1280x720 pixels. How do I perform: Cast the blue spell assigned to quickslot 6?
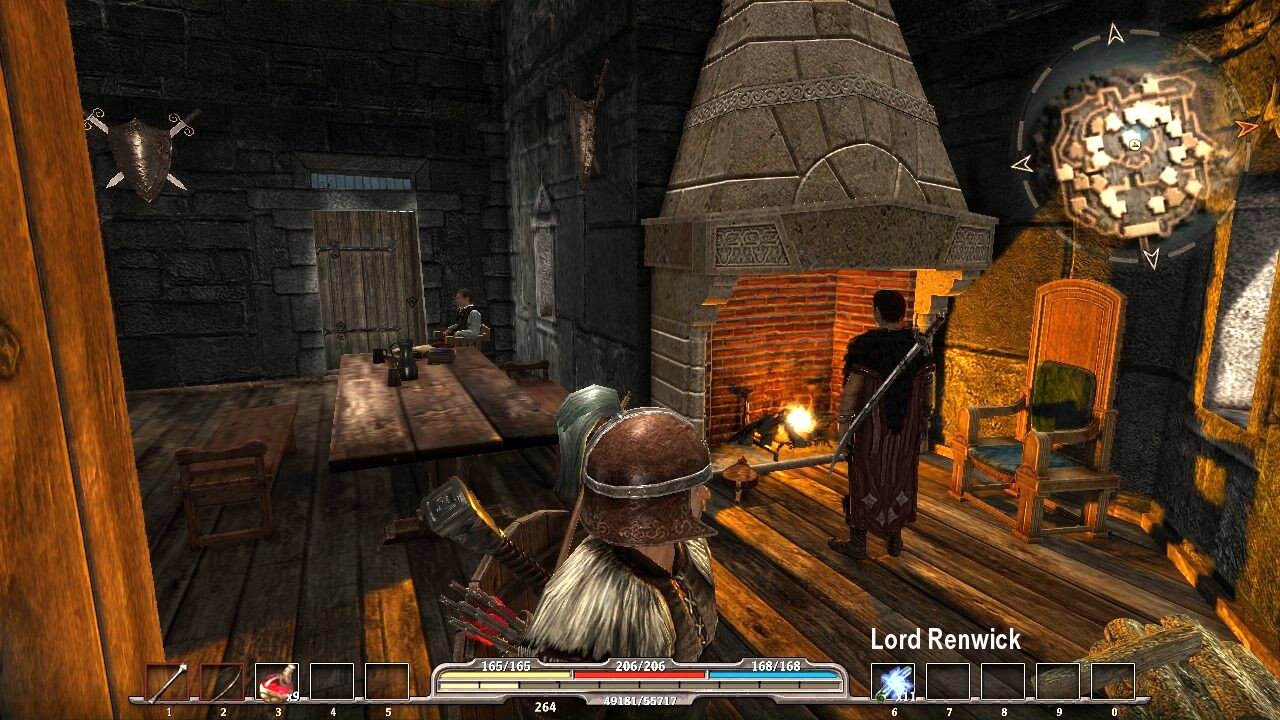point(893,681)
